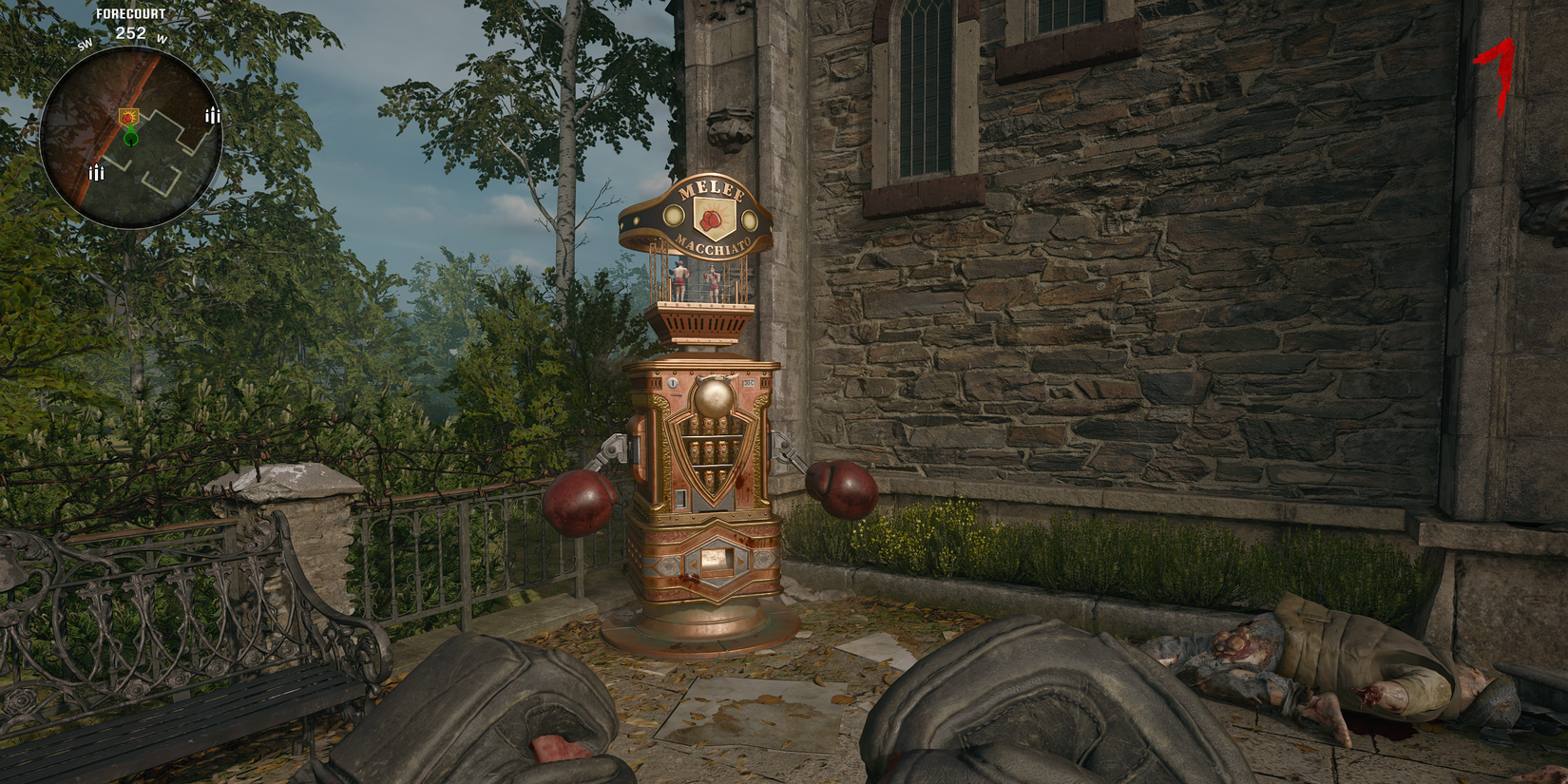
Task: Select the upper-right ammo pickup icon on minimap
Action: 212,117
